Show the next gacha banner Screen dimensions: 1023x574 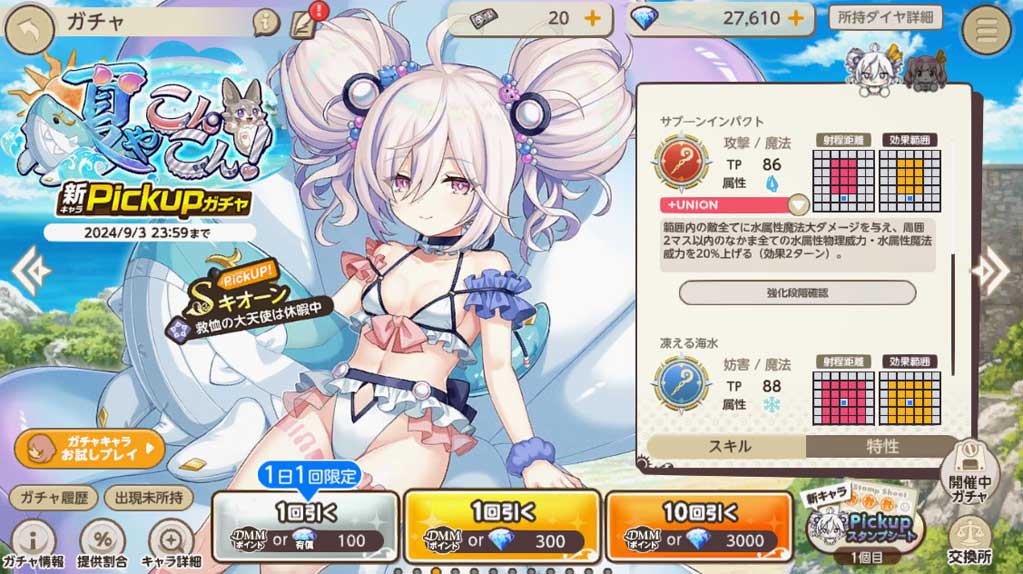coord(996,270)
